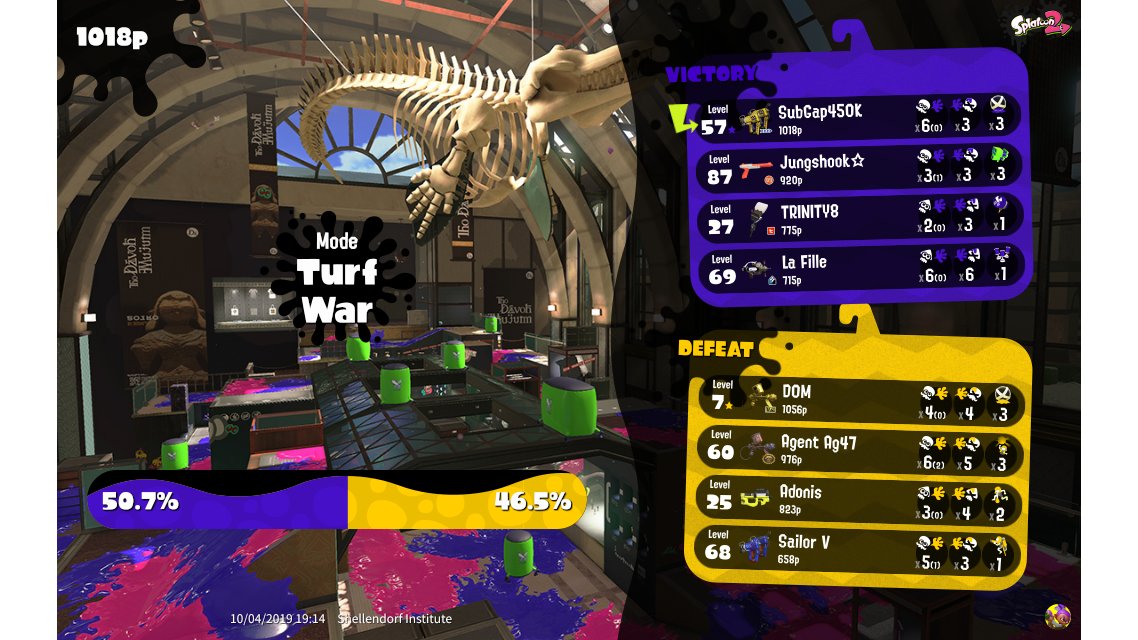Select Jungshook's player row
Image resolution: width=1138 pixels, height=640 pixels.
[858, 168]
